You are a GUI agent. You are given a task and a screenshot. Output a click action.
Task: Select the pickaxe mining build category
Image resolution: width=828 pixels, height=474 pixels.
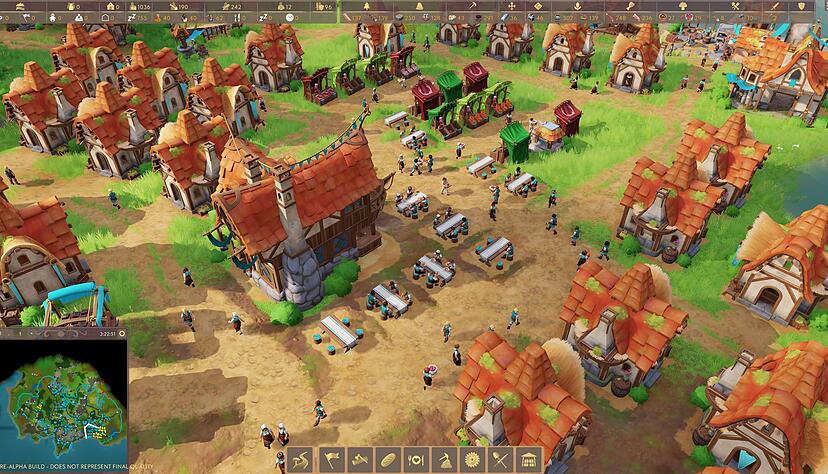pyautogui.click(x=443, y=460)
